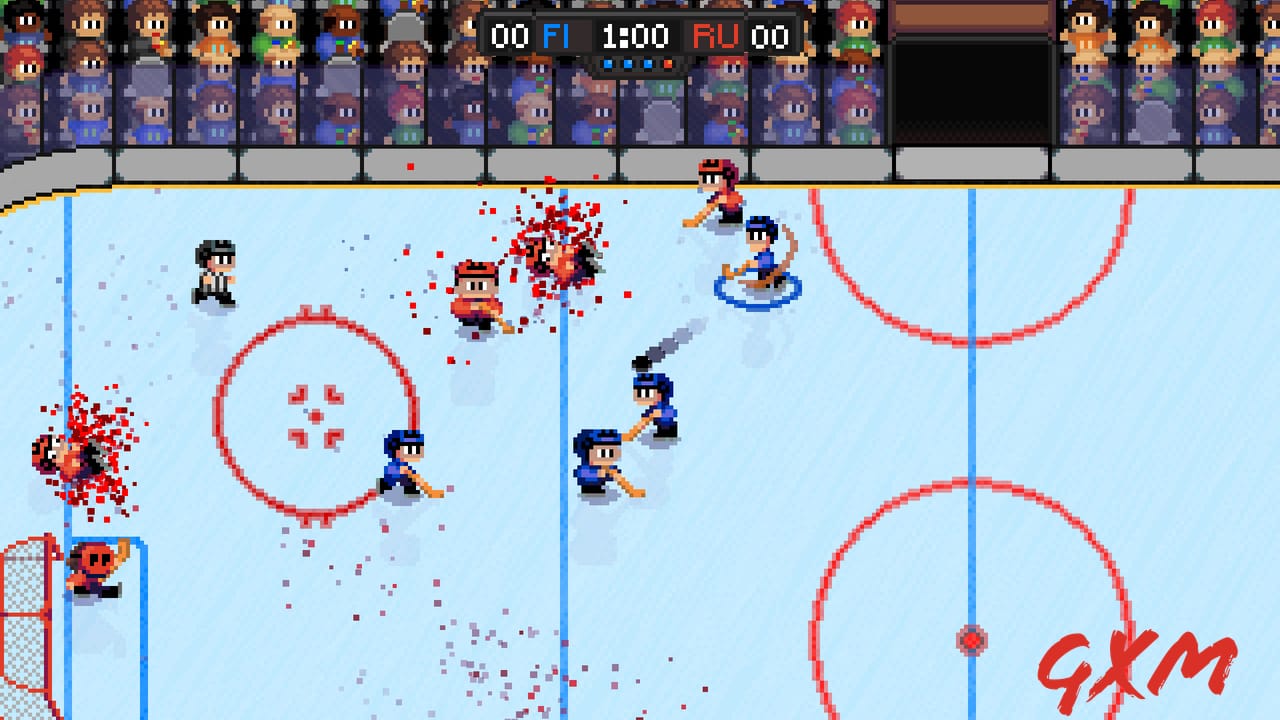The image size is (1280, 720).
Task: Click a blue period indicator dot on scoreboard
Action: click(627, 62)
